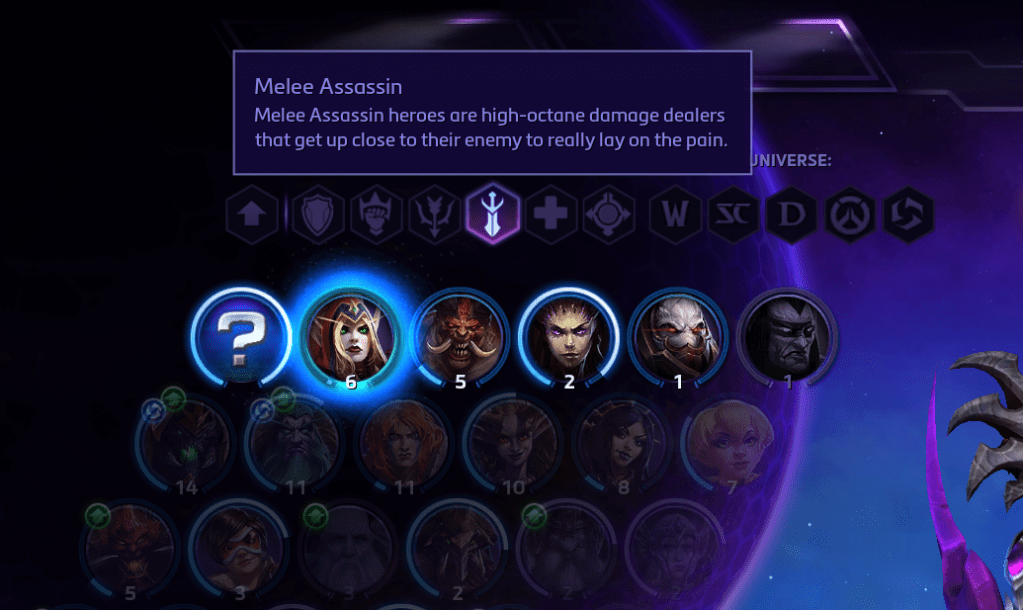The width and height of the screenshot is (1023, 610).
Task: Select the Nexus universe filter icon
Action: coord(908,213)
